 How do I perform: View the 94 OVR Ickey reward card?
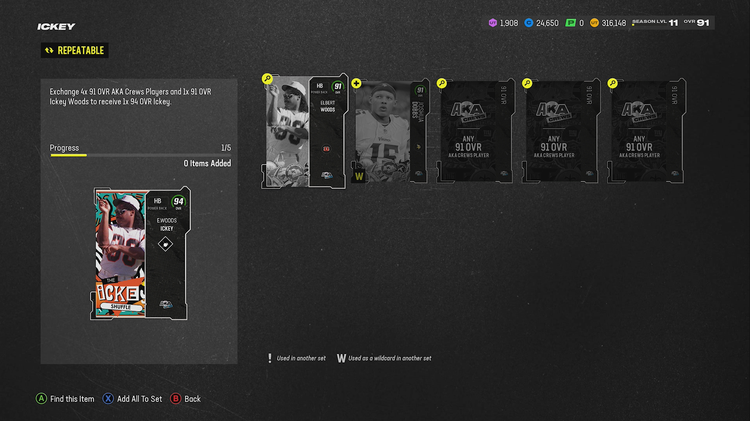pos(140,254)
